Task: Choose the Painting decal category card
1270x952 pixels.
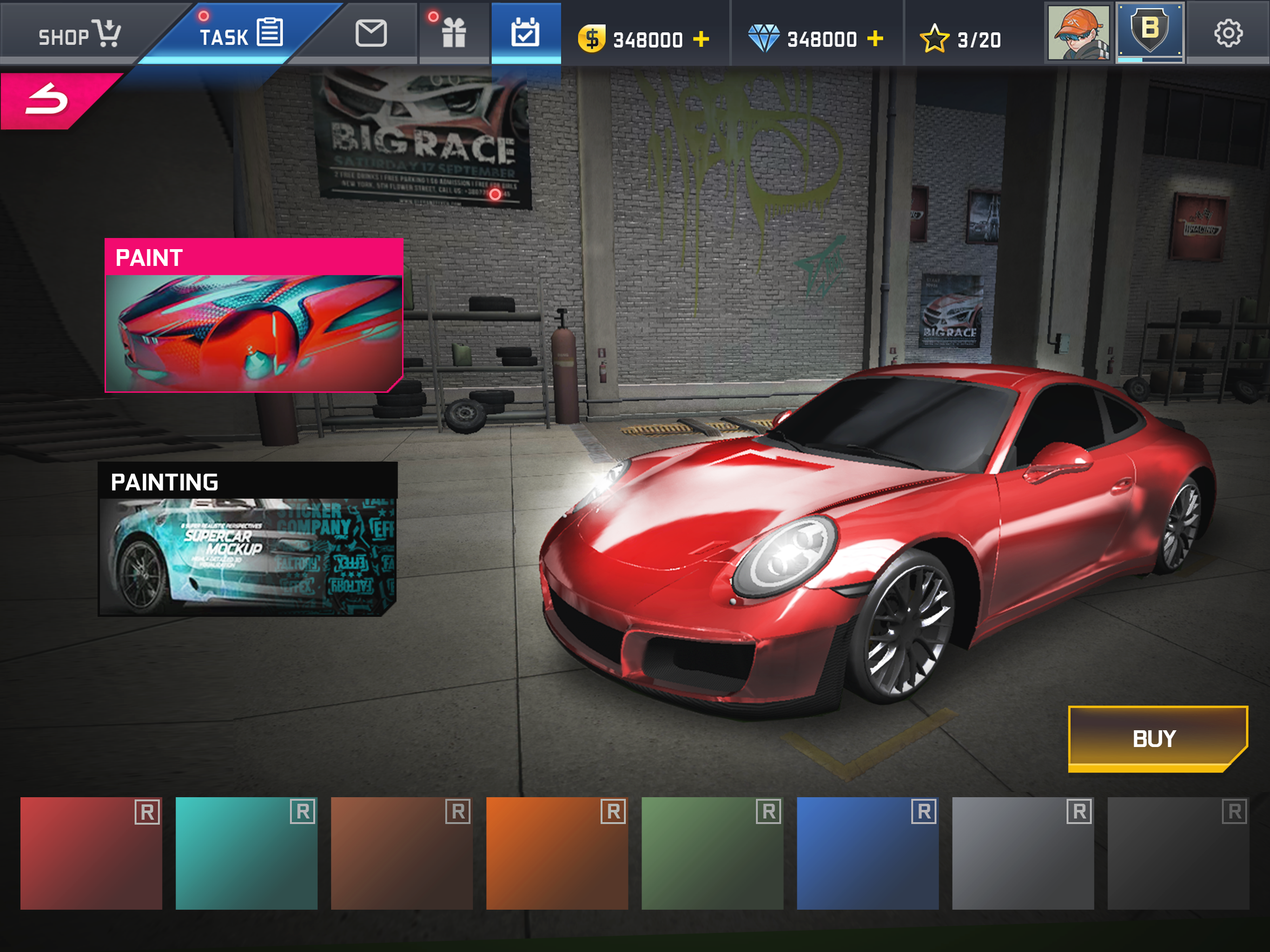Action: pos(247,539)
